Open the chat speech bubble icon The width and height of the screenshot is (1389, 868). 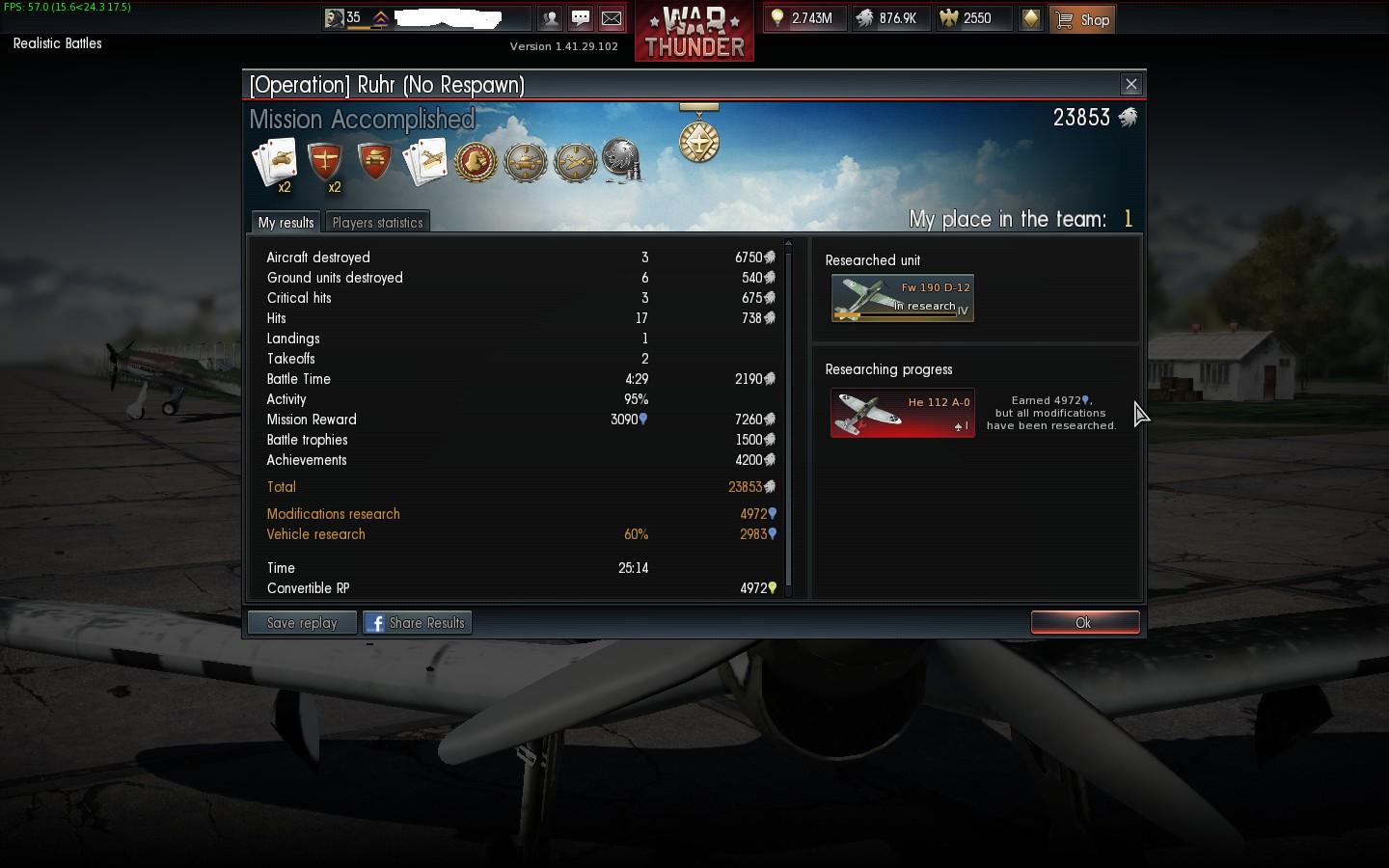coord(581,18)
